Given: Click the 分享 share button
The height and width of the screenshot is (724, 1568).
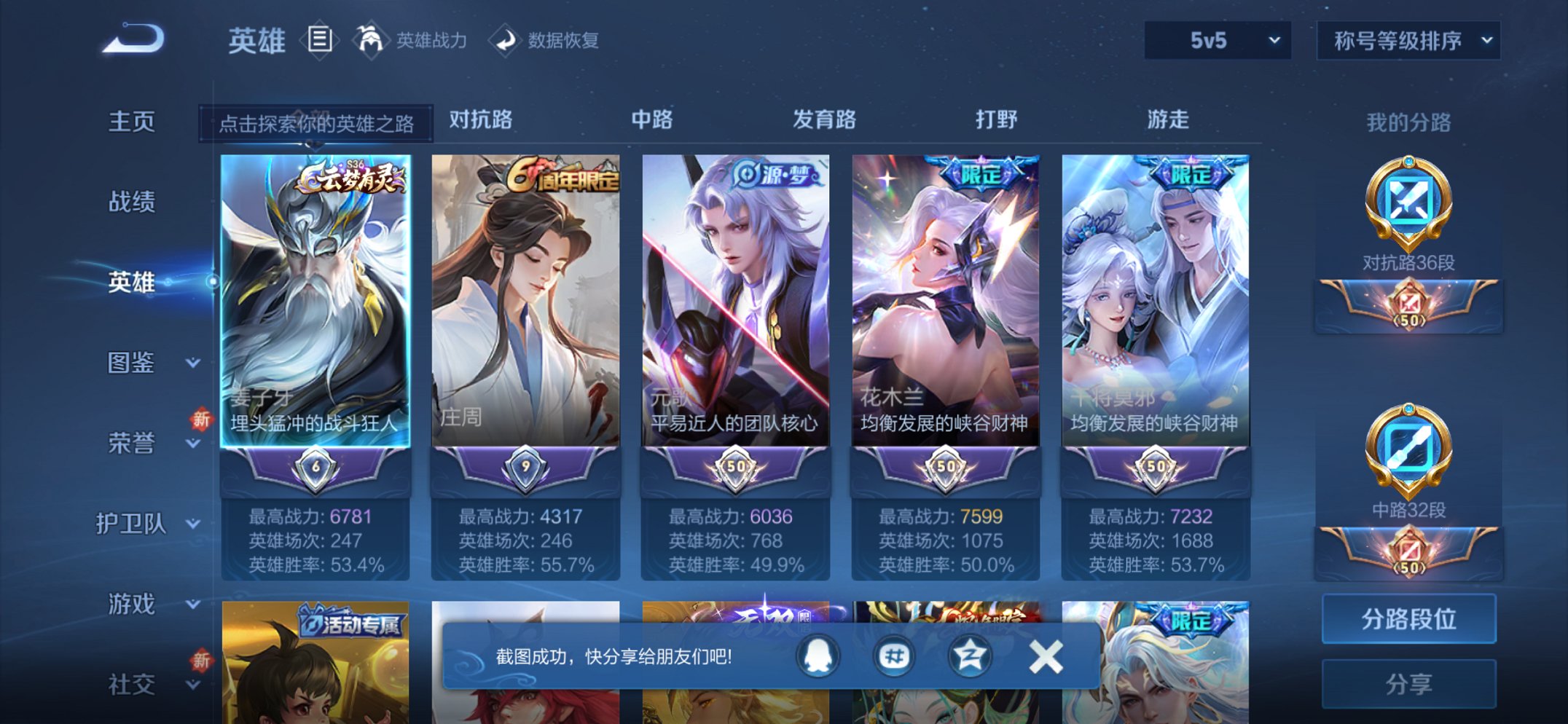Looking at the screenshot, I should pos(1409,682).
